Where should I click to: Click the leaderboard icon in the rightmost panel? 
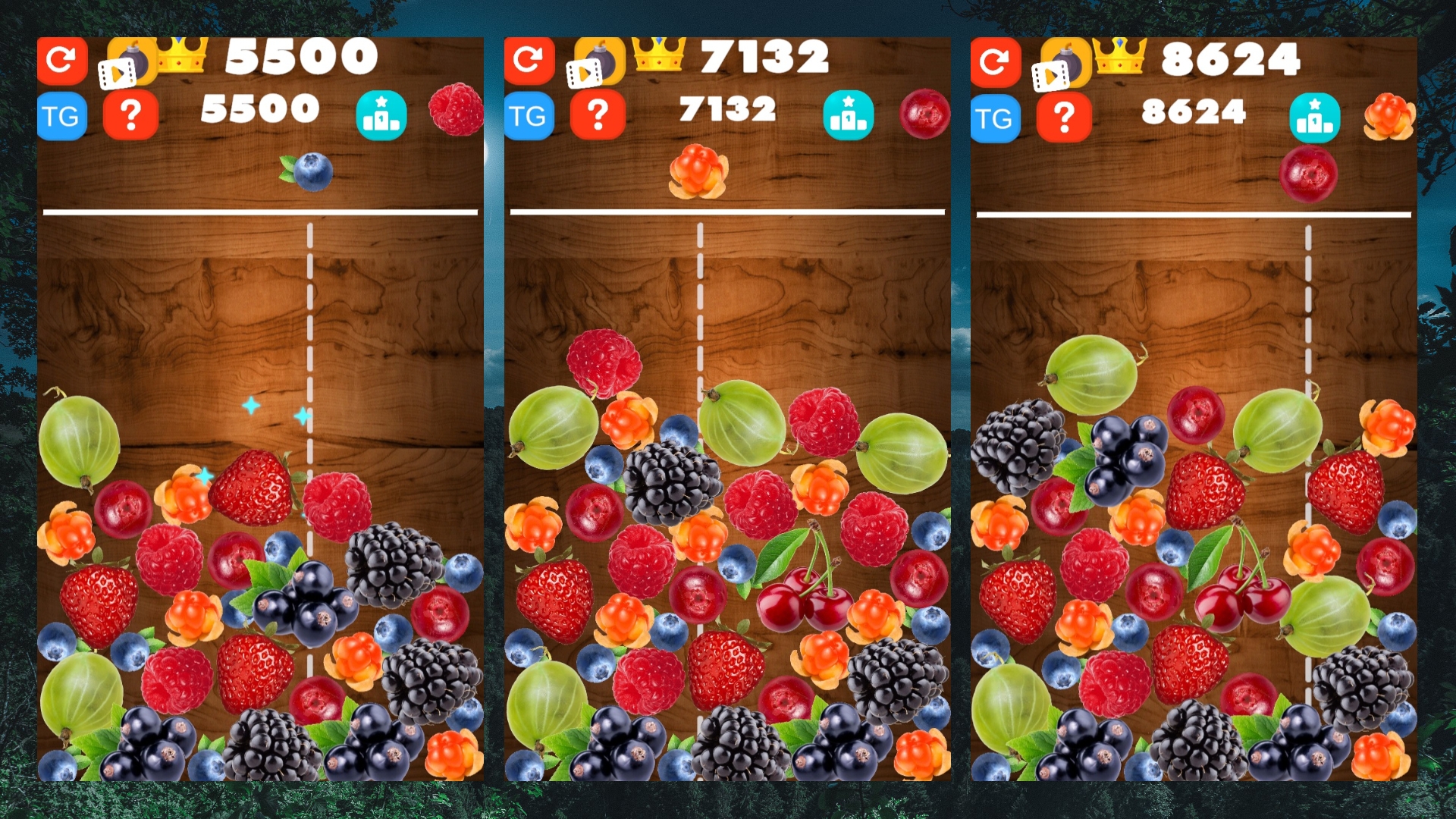(1316, 118)
